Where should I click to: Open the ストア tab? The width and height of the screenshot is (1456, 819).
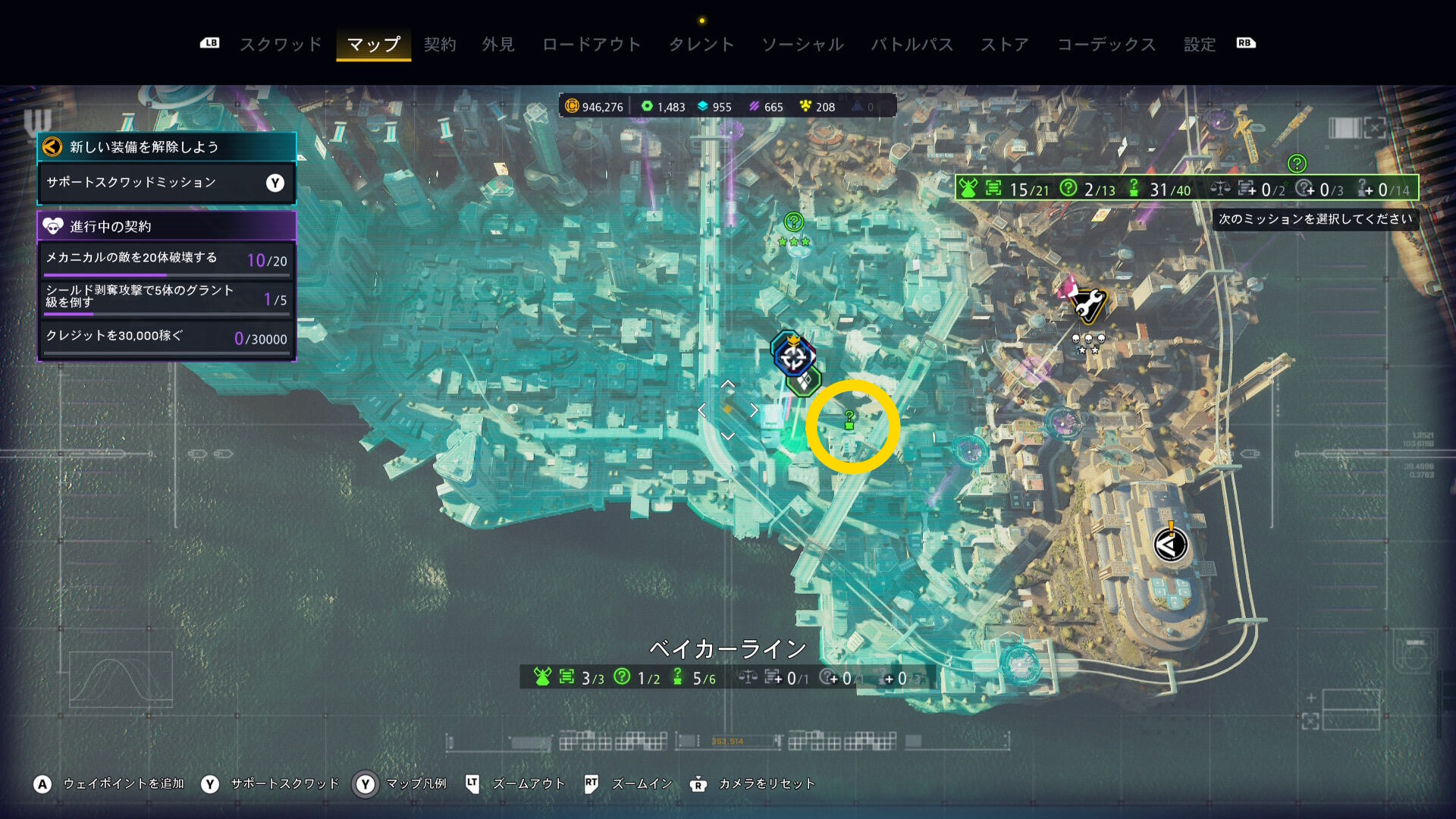point(1005,45)
